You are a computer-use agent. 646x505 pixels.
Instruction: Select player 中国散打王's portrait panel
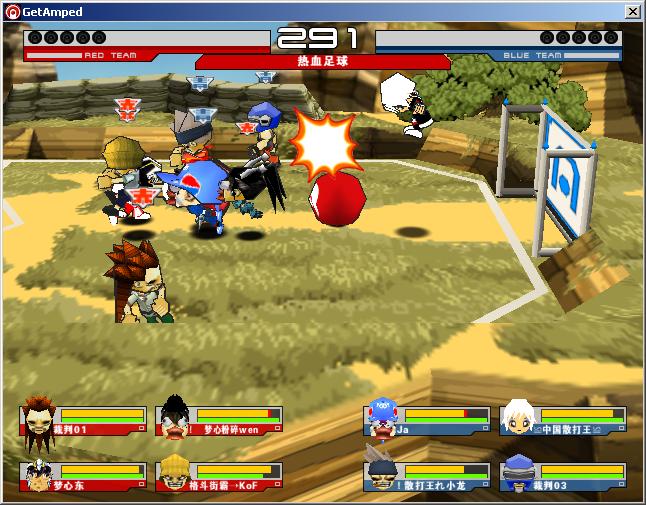click(563, 420)
